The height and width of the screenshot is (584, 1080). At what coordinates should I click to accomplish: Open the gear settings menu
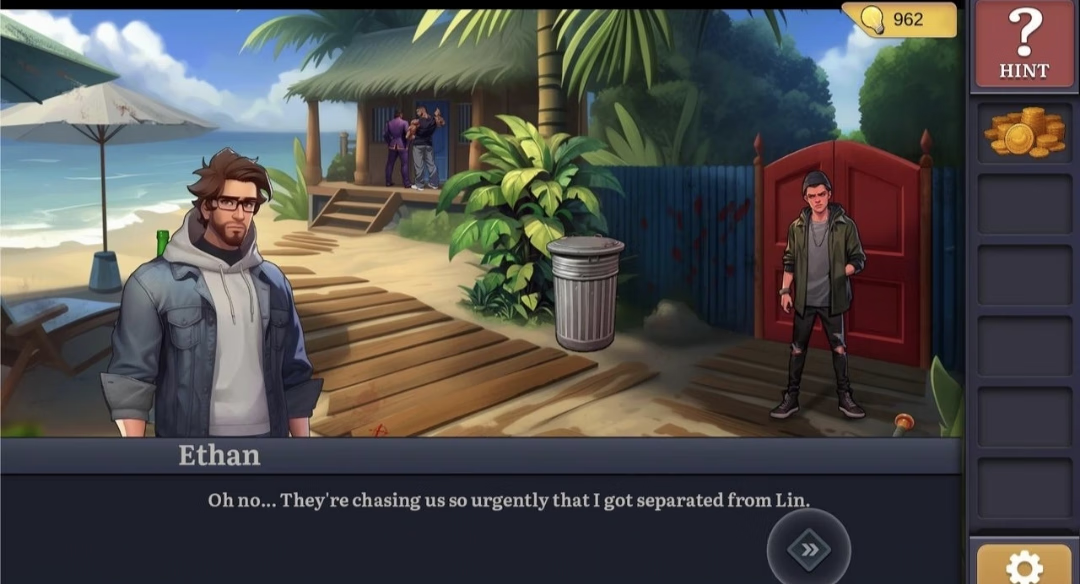[x=1024, y=567]
